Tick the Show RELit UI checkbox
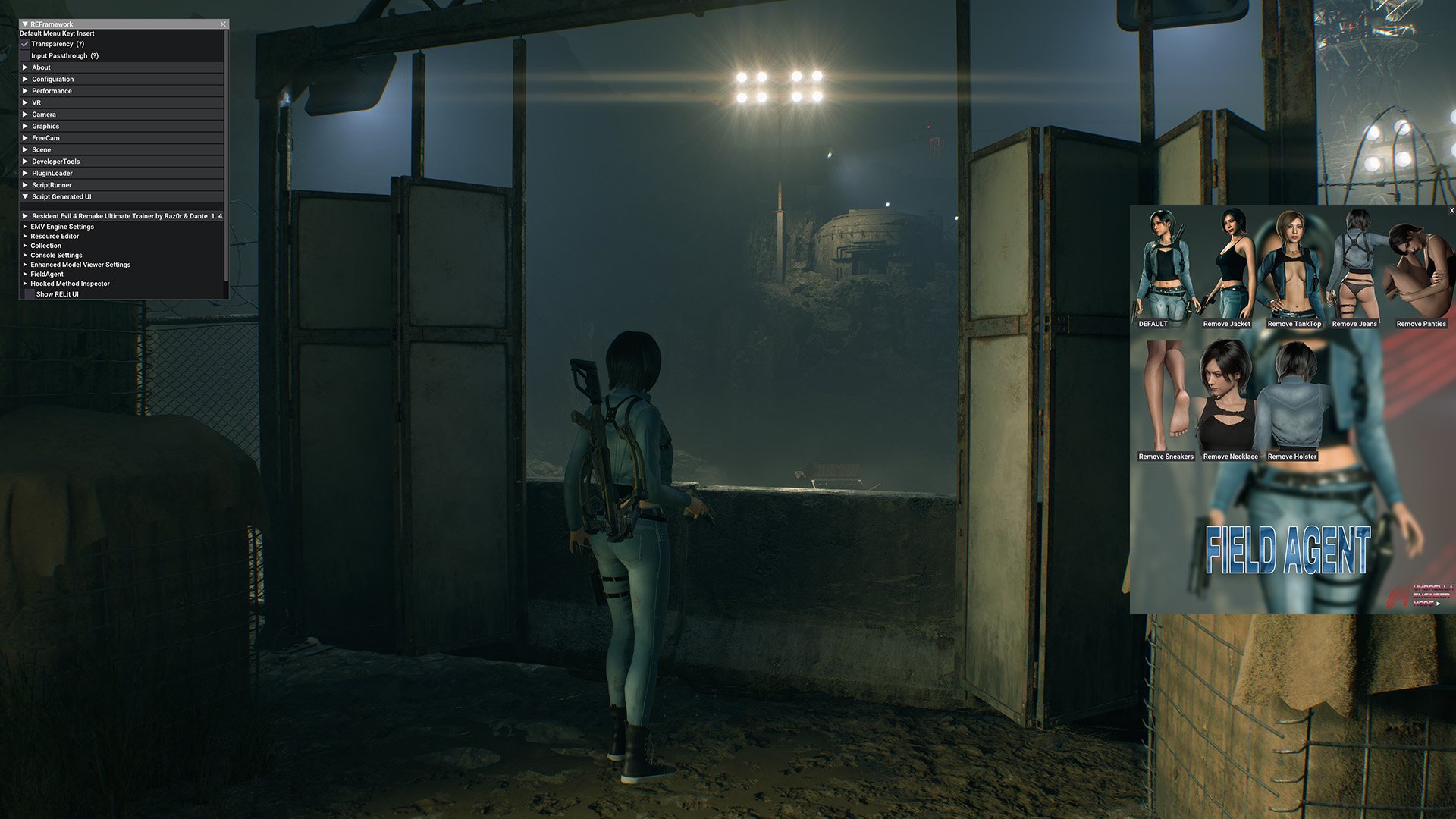 30,294
